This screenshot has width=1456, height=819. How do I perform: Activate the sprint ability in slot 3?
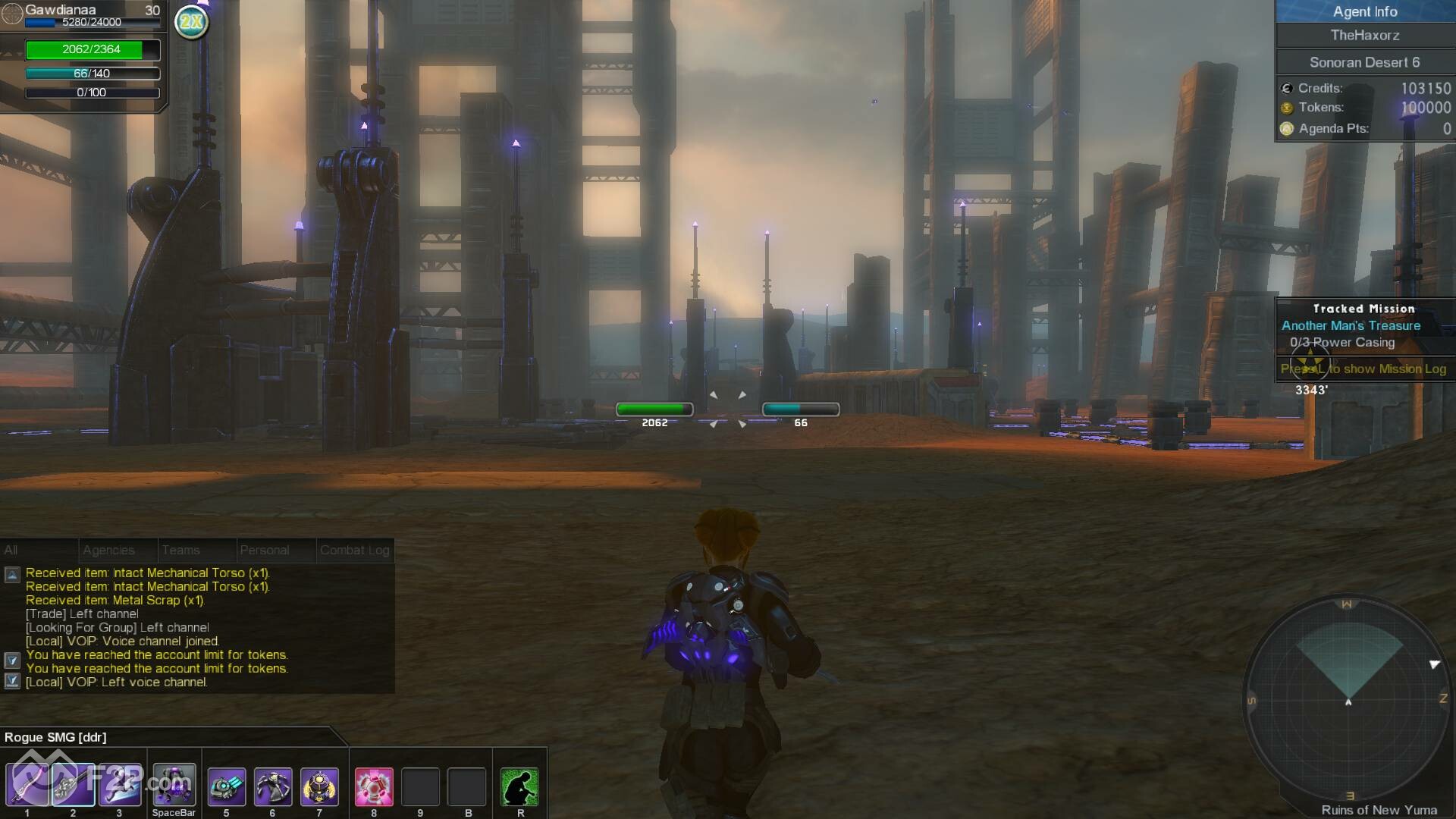[x=120, y=785]
